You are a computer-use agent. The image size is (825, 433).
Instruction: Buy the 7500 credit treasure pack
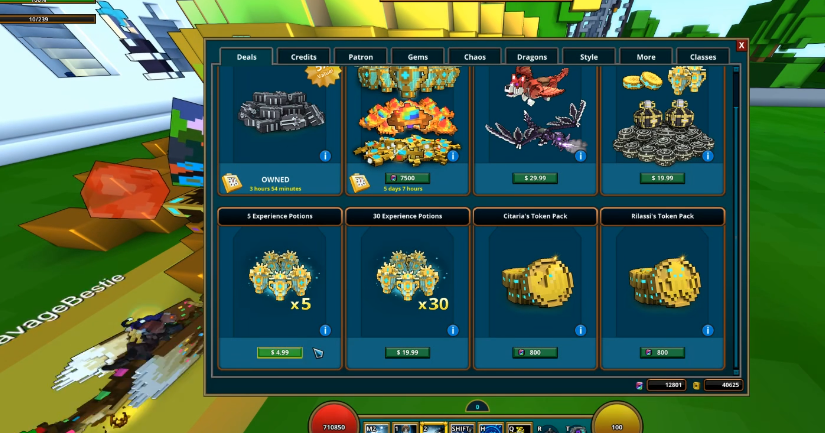point(407,178)
